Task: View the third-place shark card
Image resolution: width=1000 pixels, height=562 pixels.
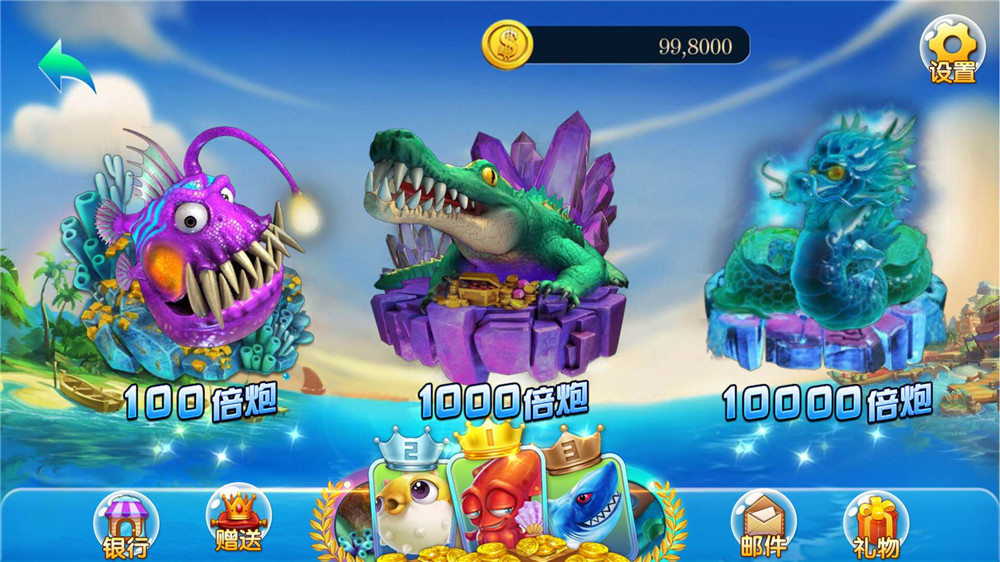Action: 584,500
